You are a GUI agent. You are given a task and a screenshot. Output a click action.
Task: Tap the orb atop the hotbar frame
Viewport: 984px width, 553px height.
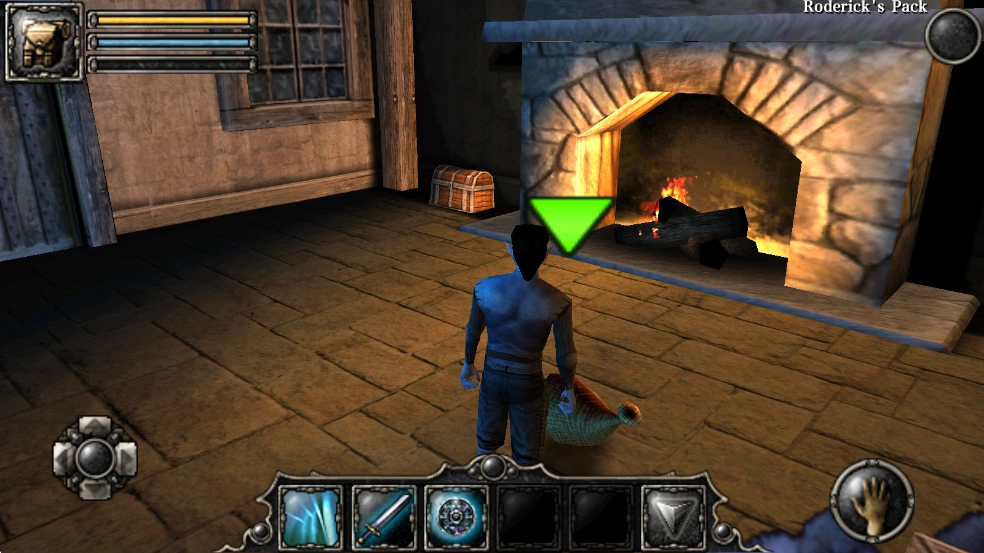coord(492,466)
